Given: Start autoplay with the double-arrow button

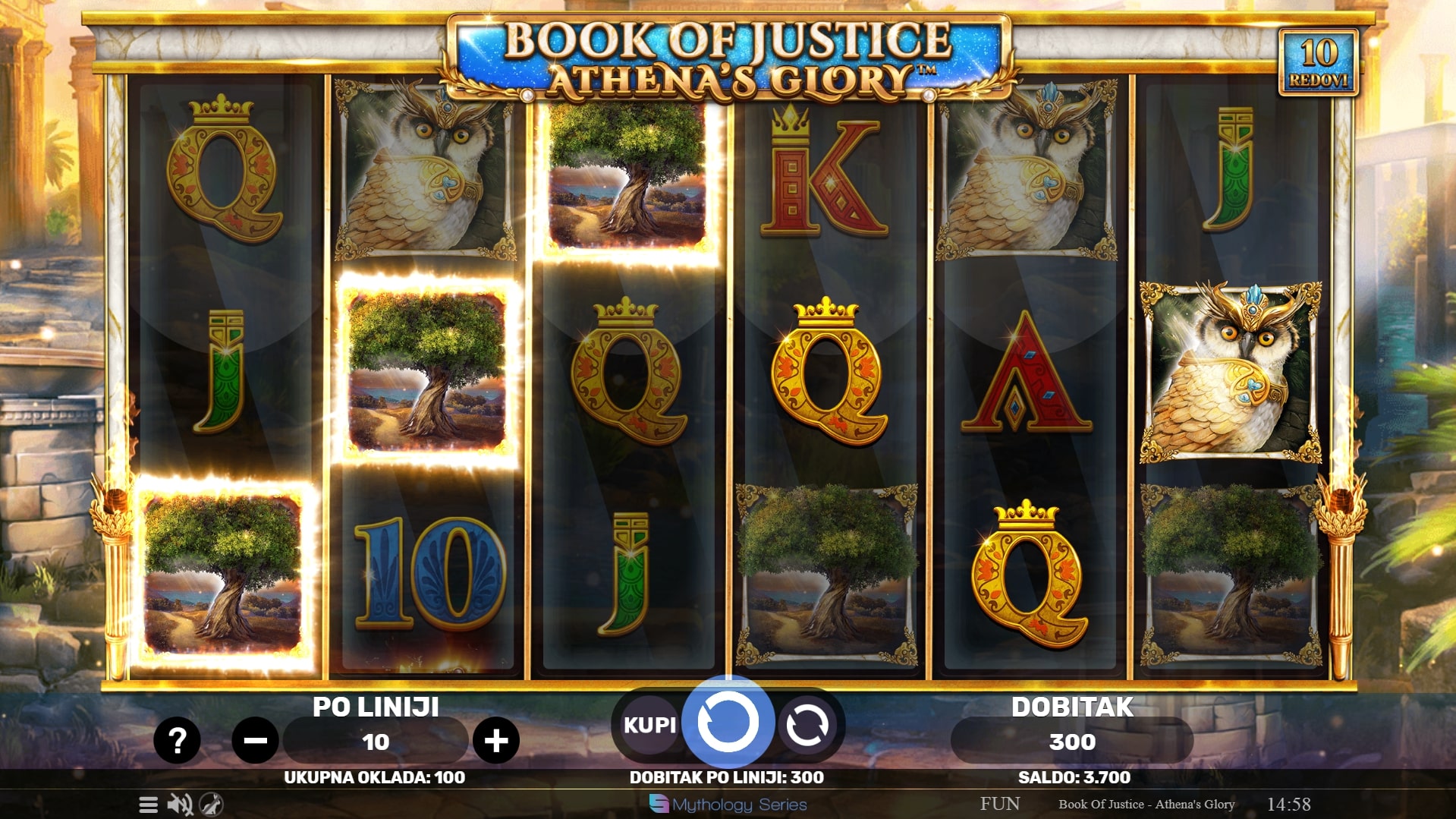Looking at the screenshot, I should (x=807, y=725).
